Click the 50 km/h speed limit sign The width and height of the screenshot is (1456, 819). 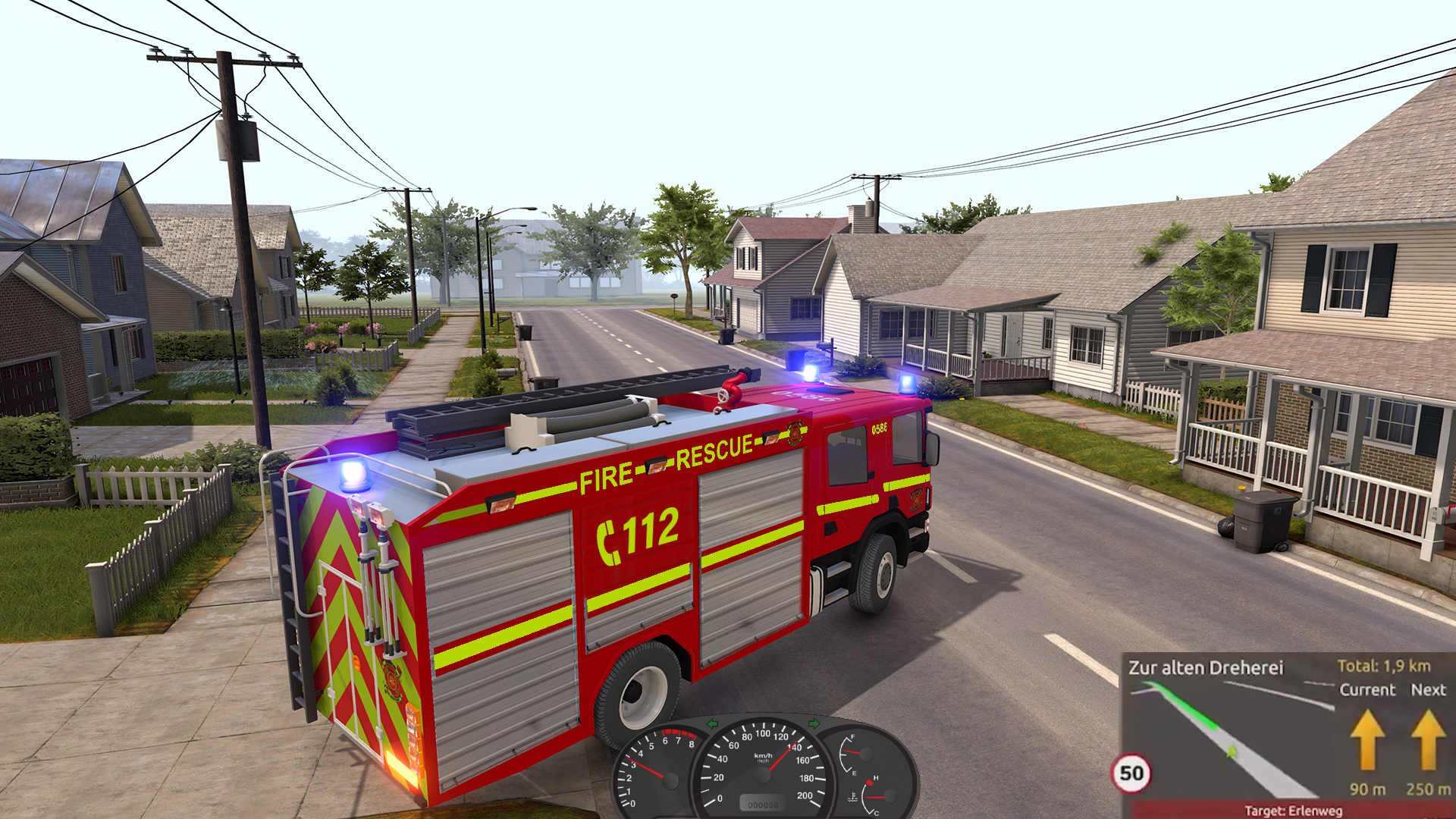point(1131,774)
